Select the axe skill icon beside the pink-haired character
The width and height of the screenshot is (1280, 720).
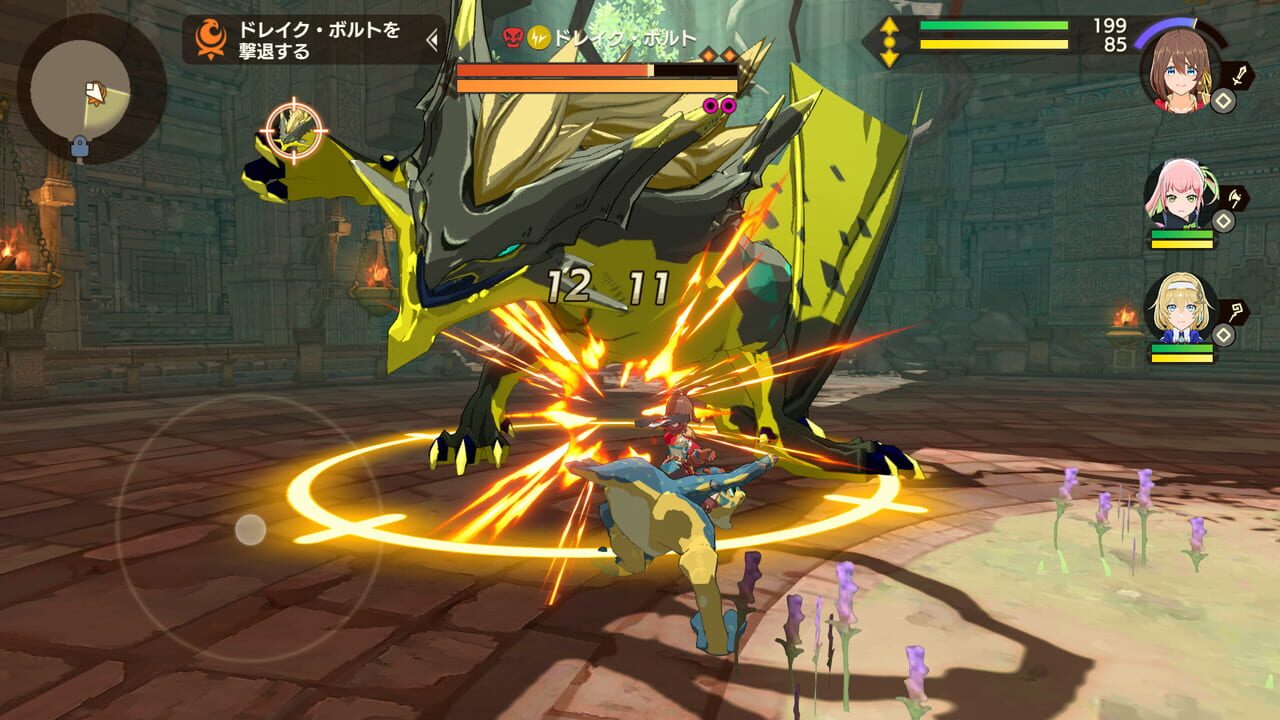[x=1236, y=197]
